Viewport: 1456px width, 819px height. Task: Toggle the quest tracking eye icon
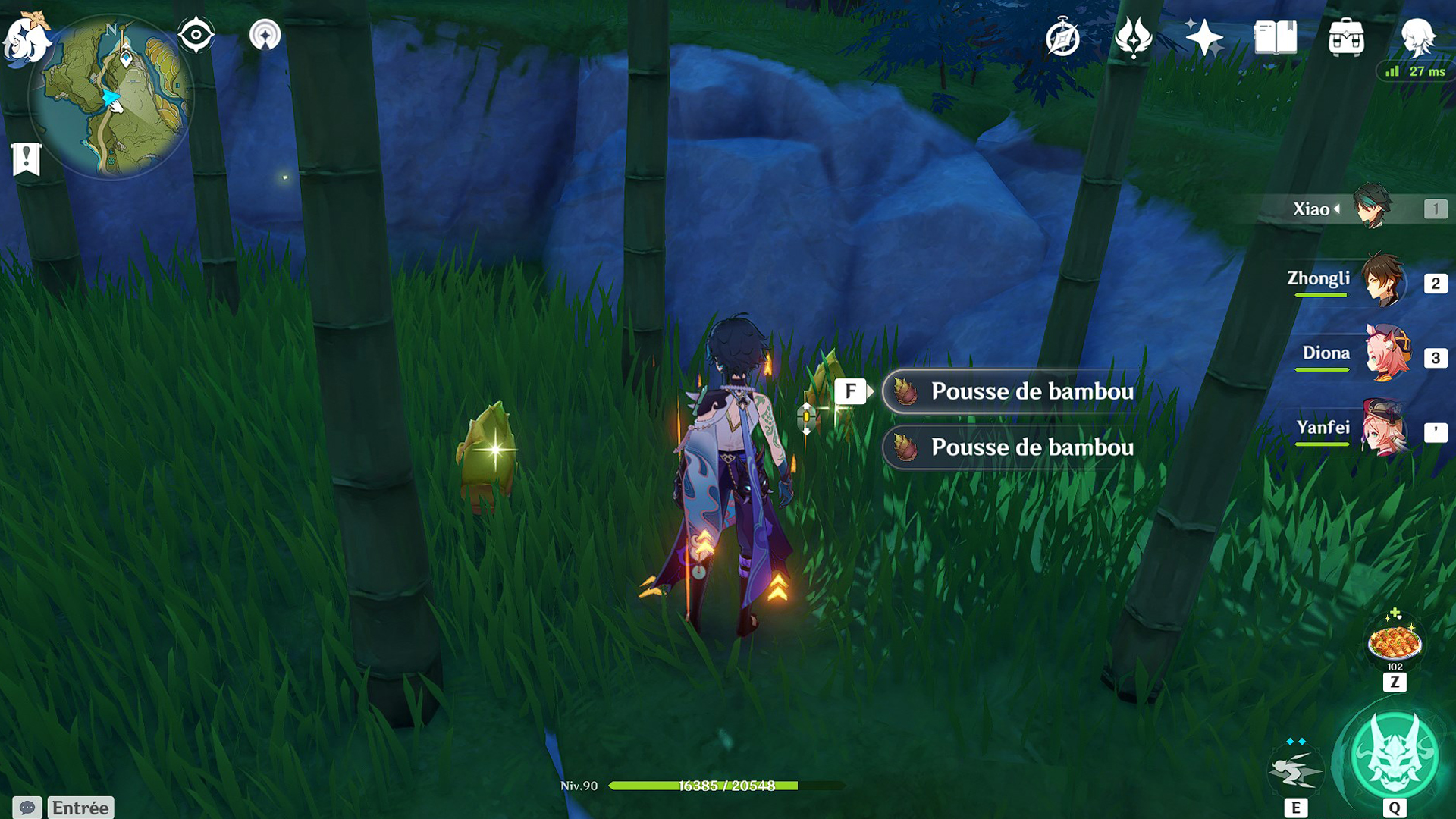click(196, 33)
